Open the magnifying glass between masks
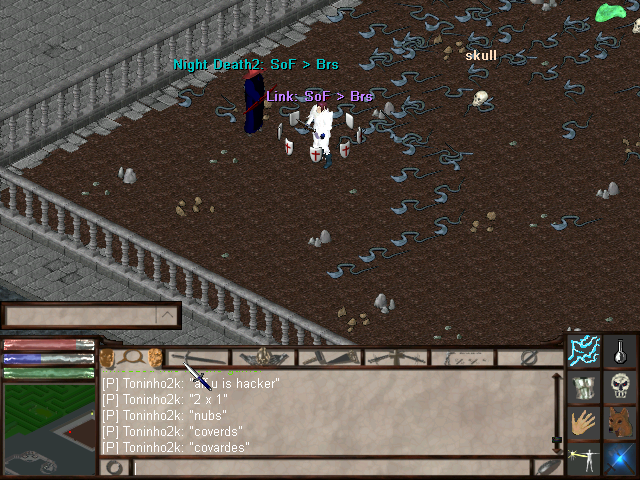This screenshot has height=480, width=640. pyautogui.click(x=130, y=356)
